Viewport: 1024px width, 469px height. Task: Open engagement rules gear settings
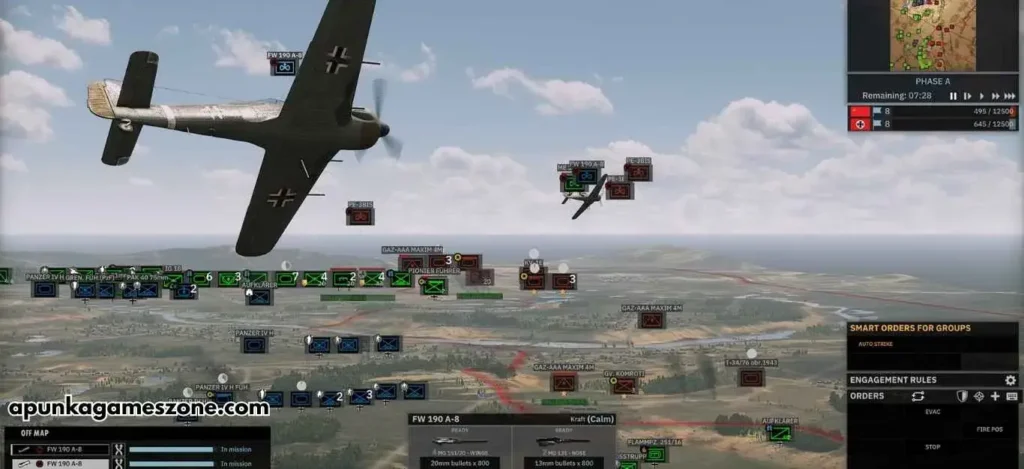coord(1010,380)
